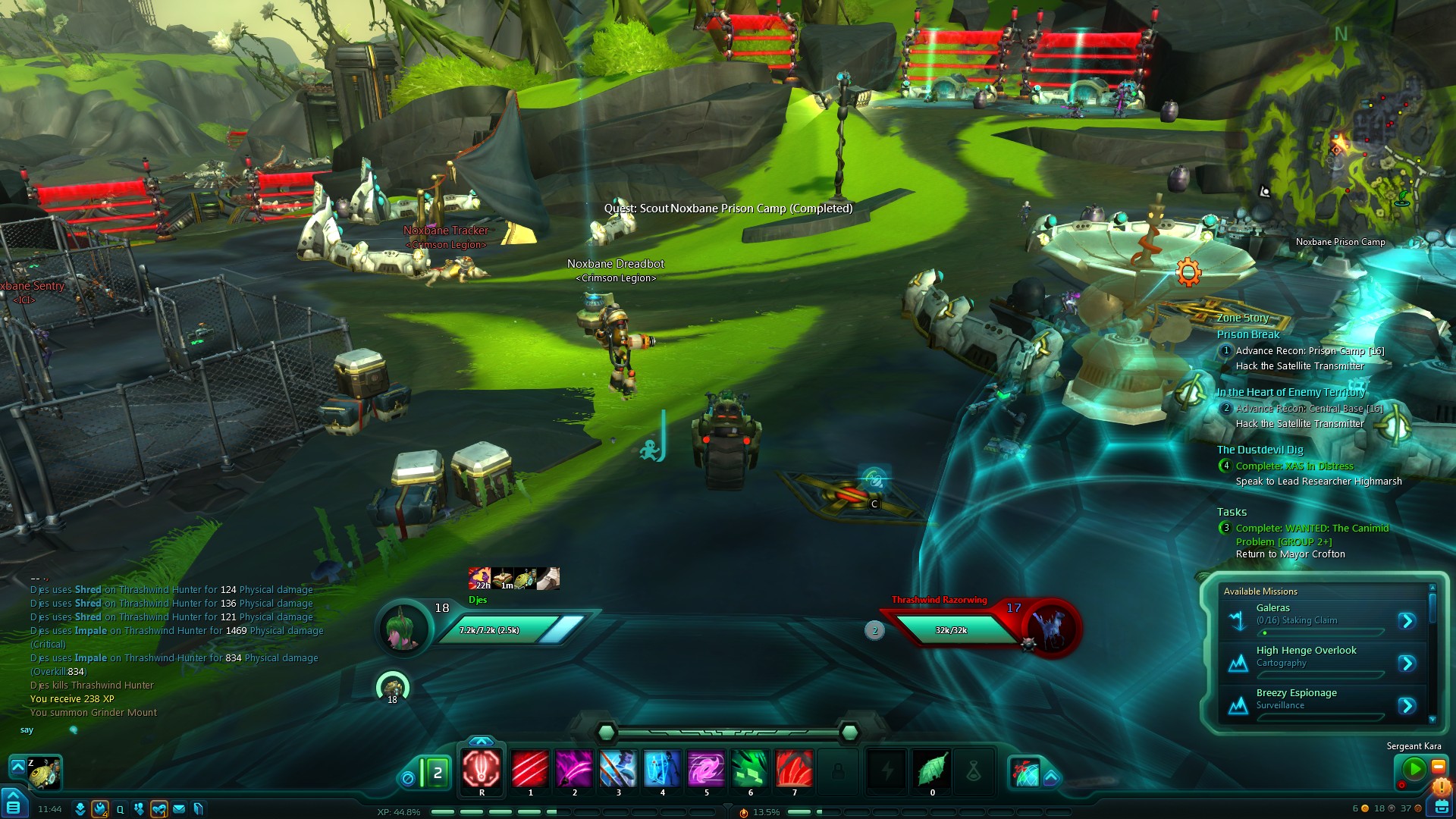Open the inventory bag button
The height and width of the screenshot is (819, 1456).
(1439, 805)
